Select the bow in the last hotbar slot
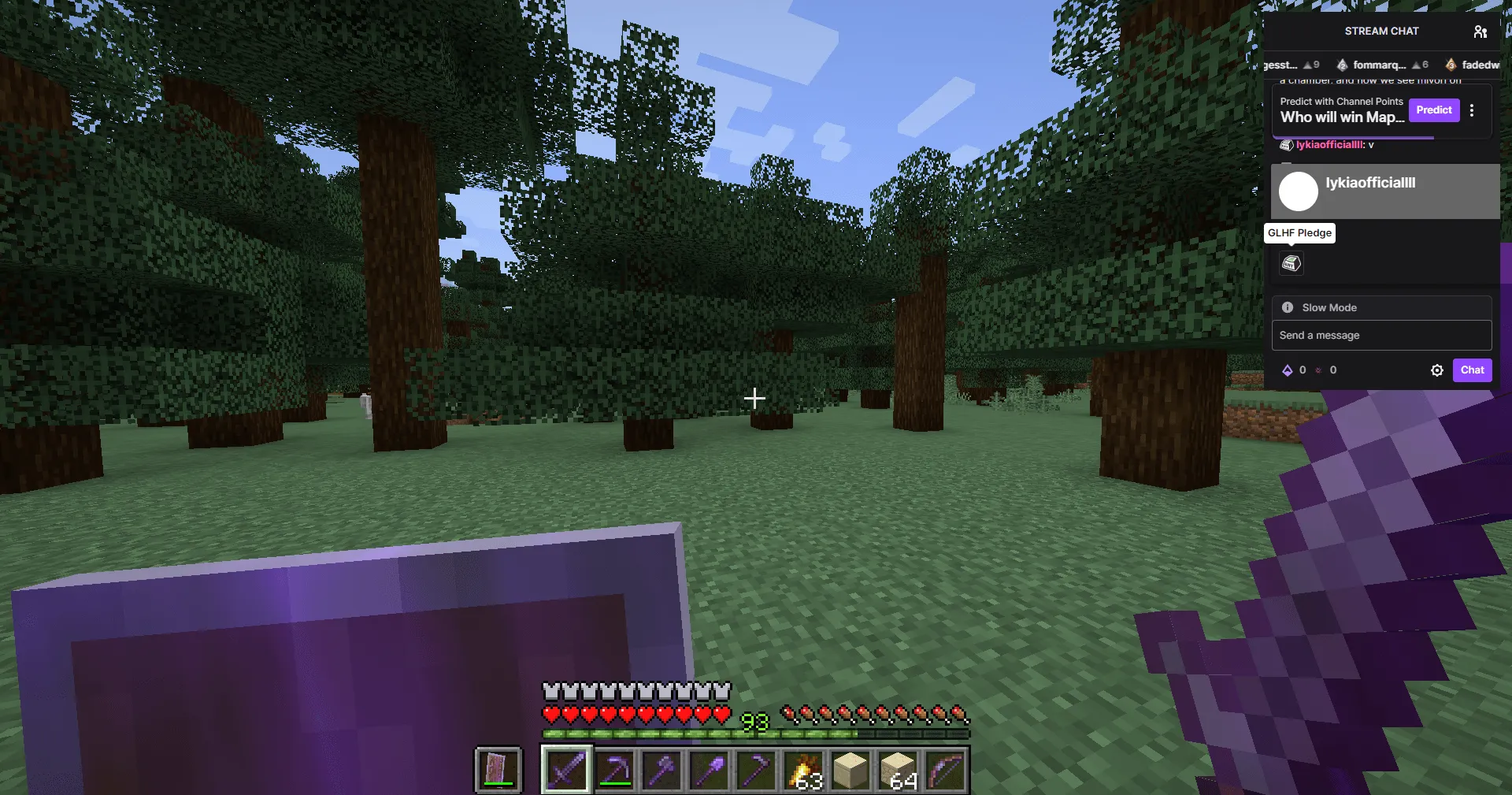Viewport: 1512px width, 795px height. [945, 770]
